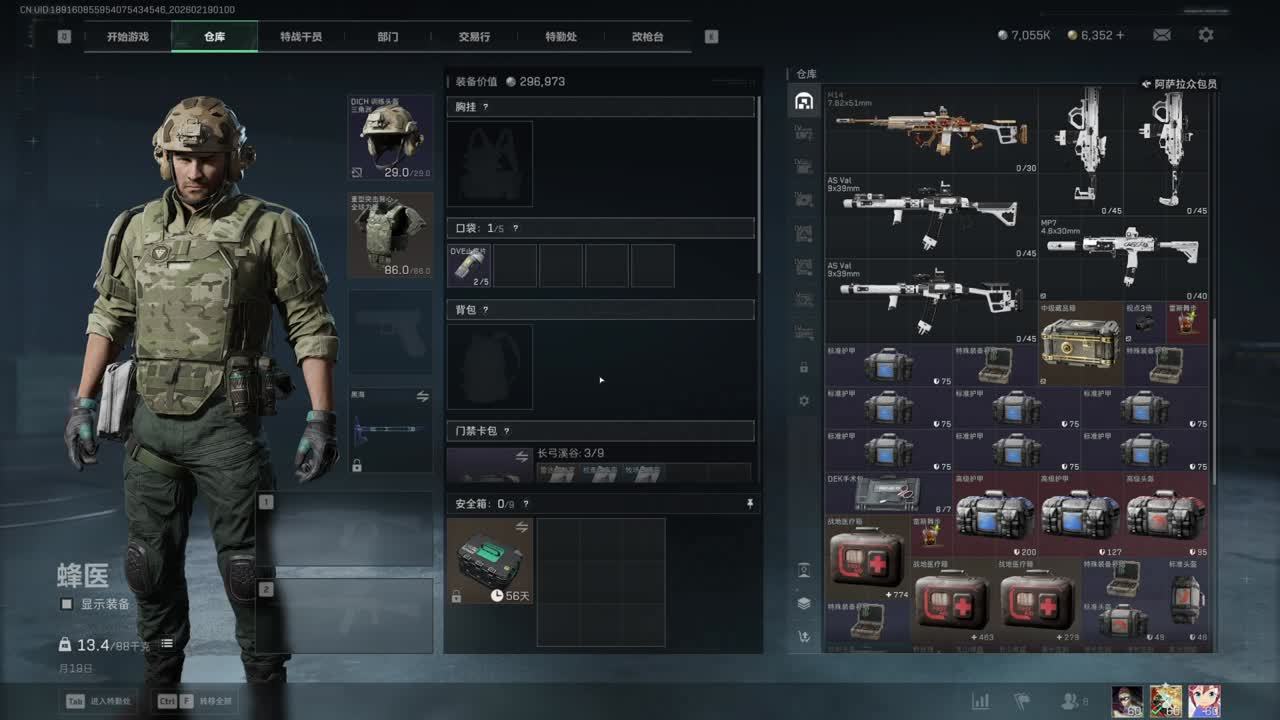Select the equipped body armor slot
Screen dimensions: 1280x720
click(390, 235)
